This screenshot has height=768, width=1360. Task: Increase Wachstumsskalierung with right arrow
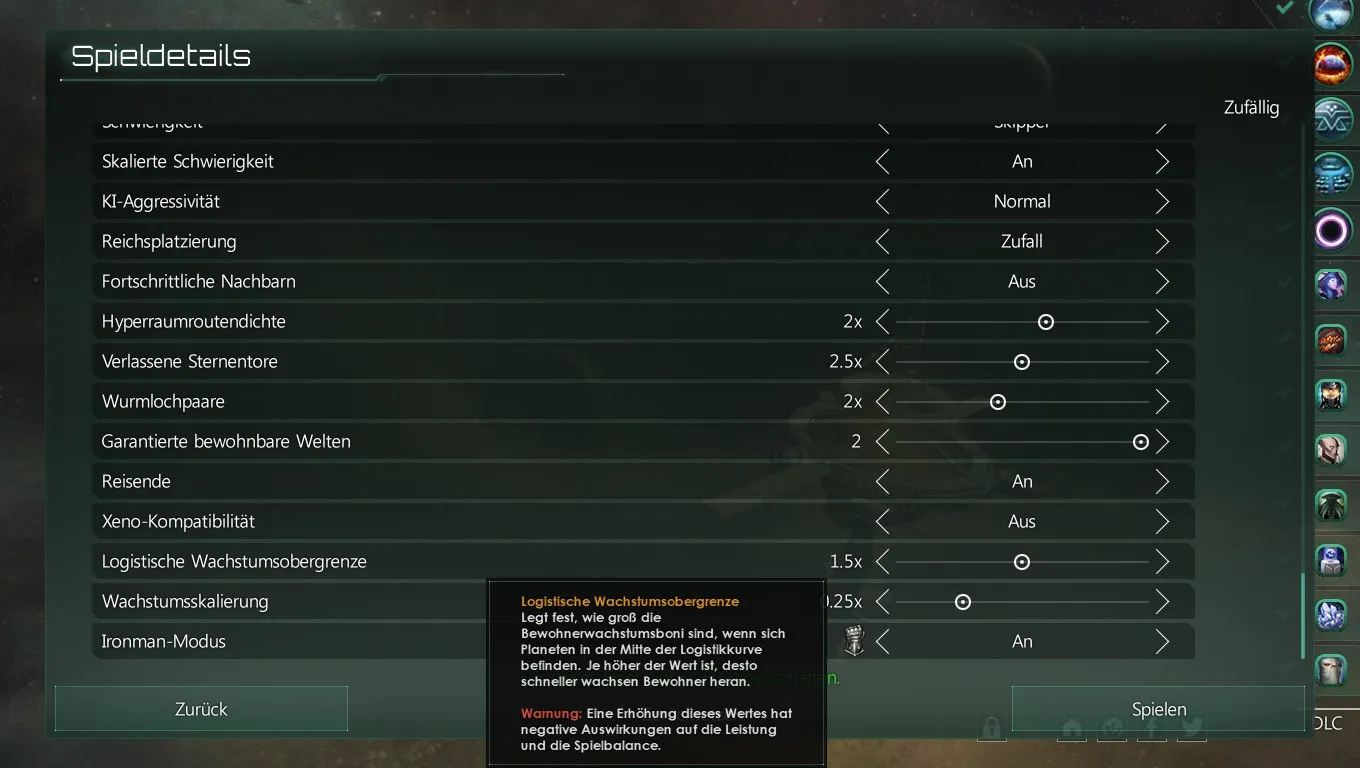(x=1162, y=602)
